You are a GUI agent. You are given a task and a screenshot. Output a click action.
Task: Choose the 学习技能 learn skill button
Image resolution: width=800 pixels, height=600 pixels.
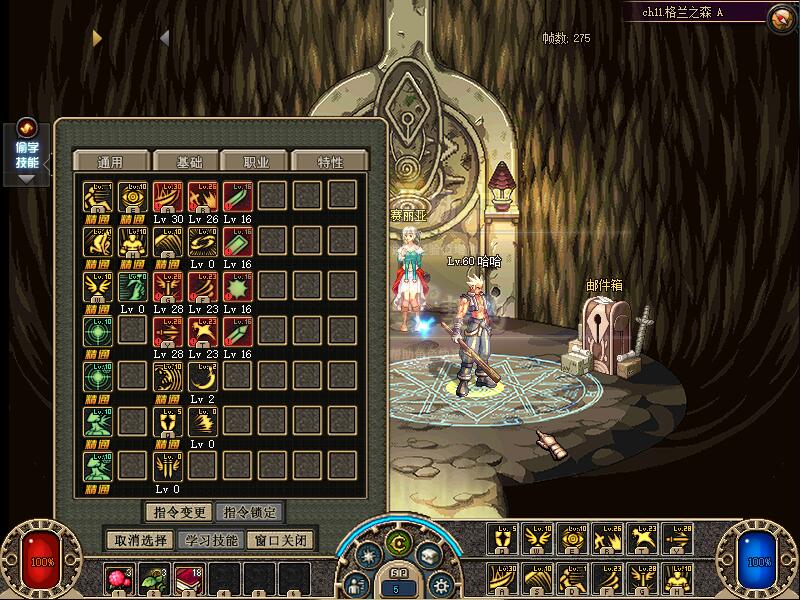click(x=211, y=540)
